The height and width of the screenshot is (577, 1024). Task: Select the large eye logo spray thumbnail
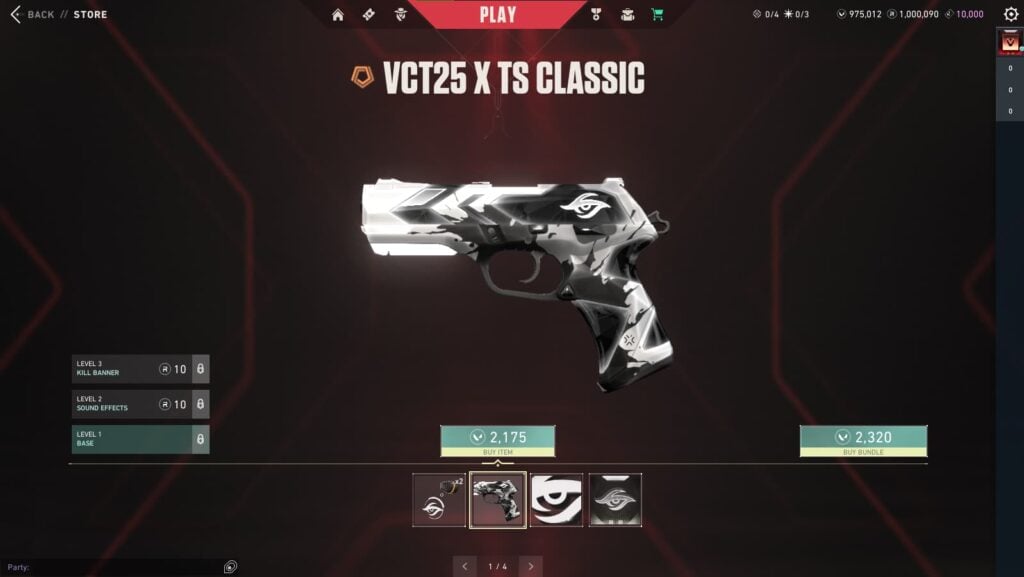(x=557, y=500)
